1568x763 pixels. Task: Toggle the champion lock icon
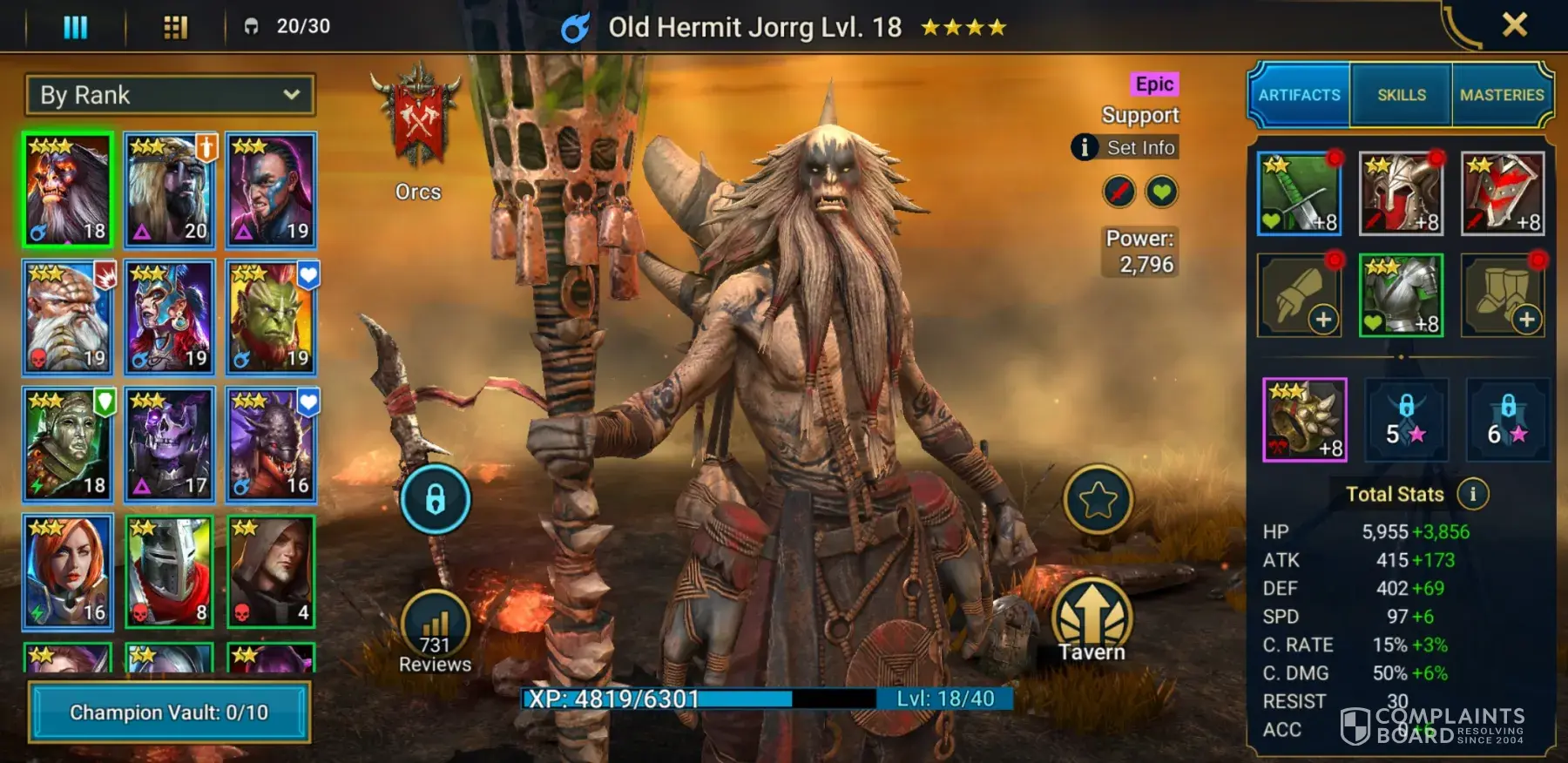[x=436, y=499]
